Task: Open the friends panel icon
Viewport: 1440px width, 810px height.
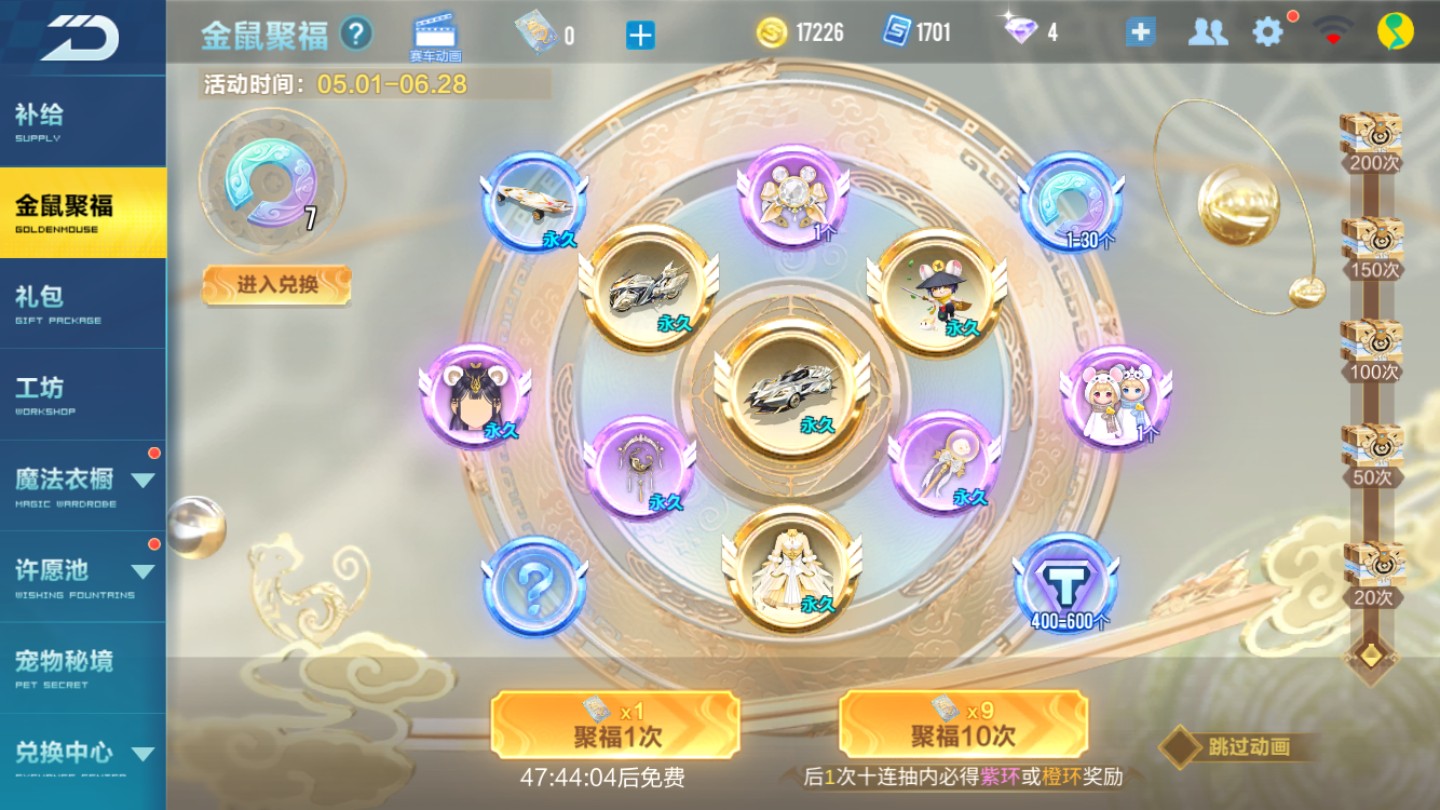Action: (x=1209, y=31)
